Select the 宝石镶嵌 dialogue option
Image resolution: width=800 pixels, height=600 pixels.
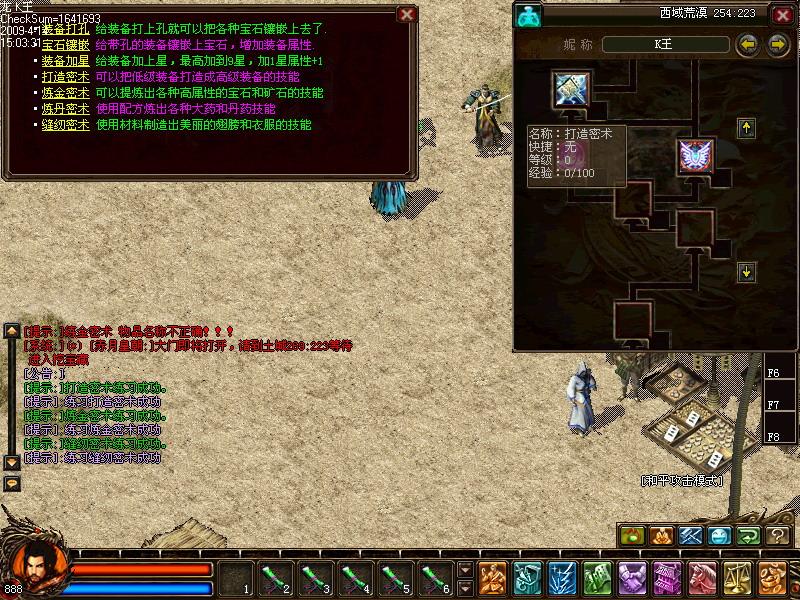[x=66, y=45]
